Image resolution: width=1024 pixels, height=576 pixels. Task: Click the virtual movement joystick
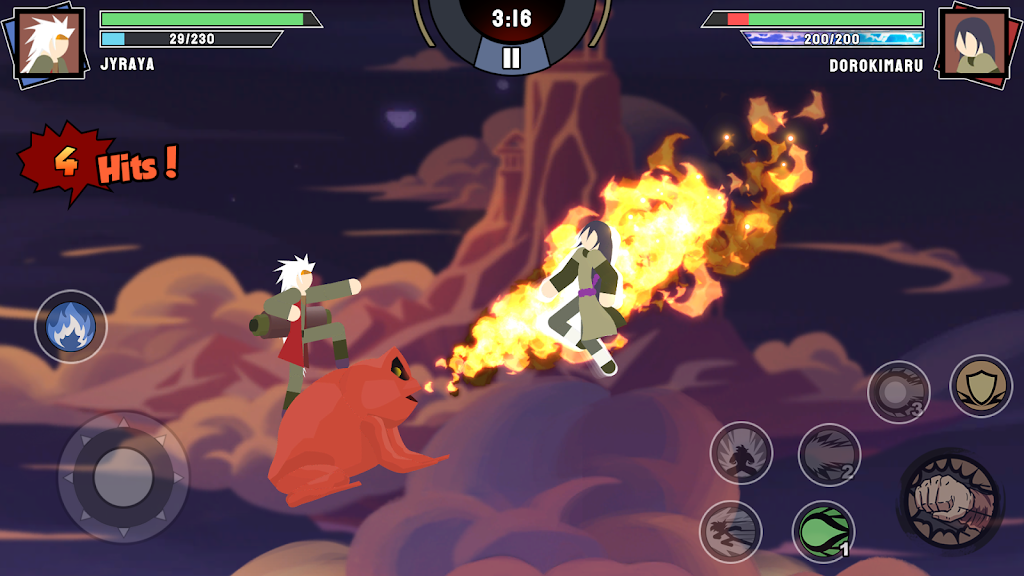[x=123, y=477]
